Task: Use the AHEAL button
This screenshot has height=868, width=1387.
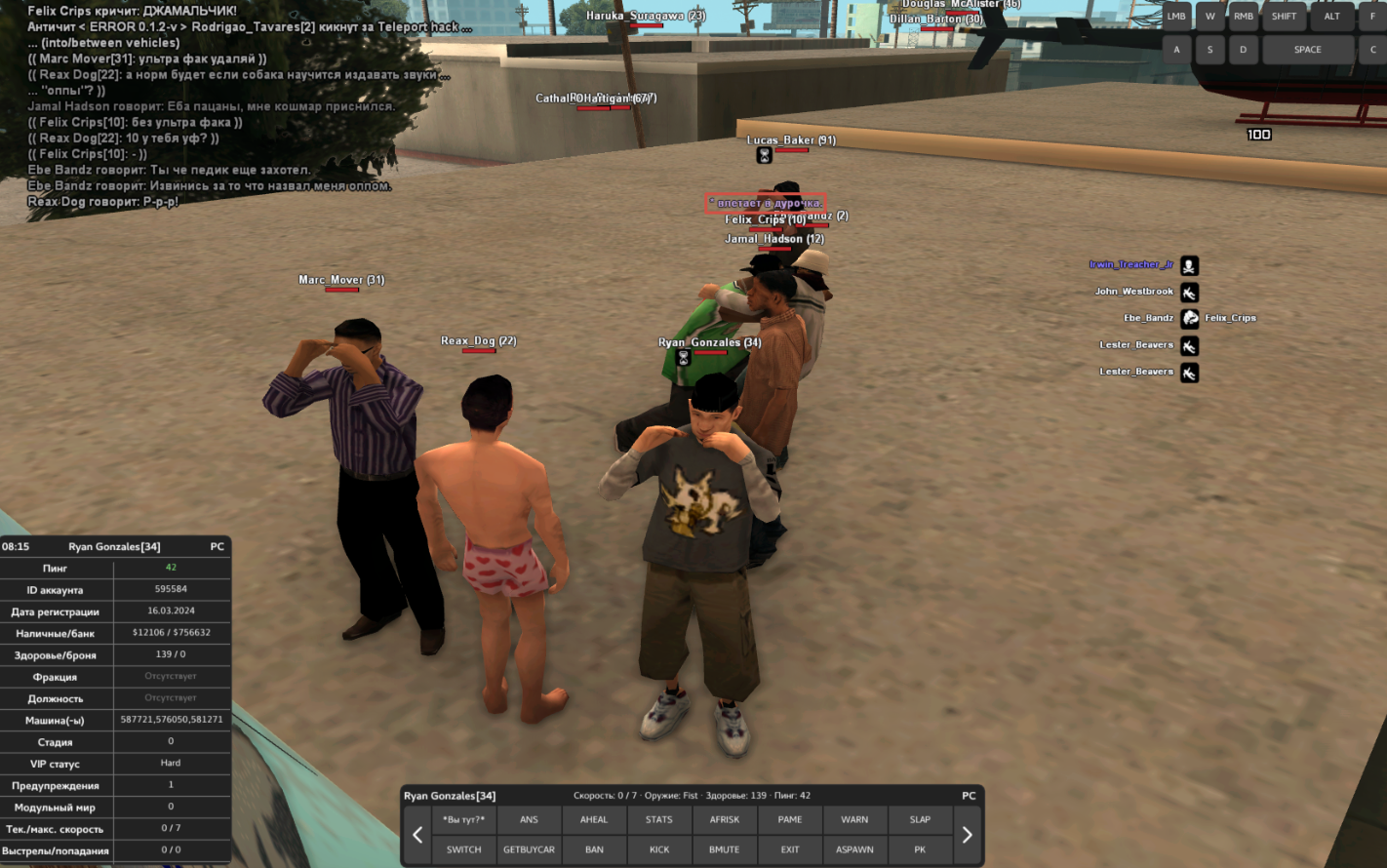Action: (x=594, y=820)
